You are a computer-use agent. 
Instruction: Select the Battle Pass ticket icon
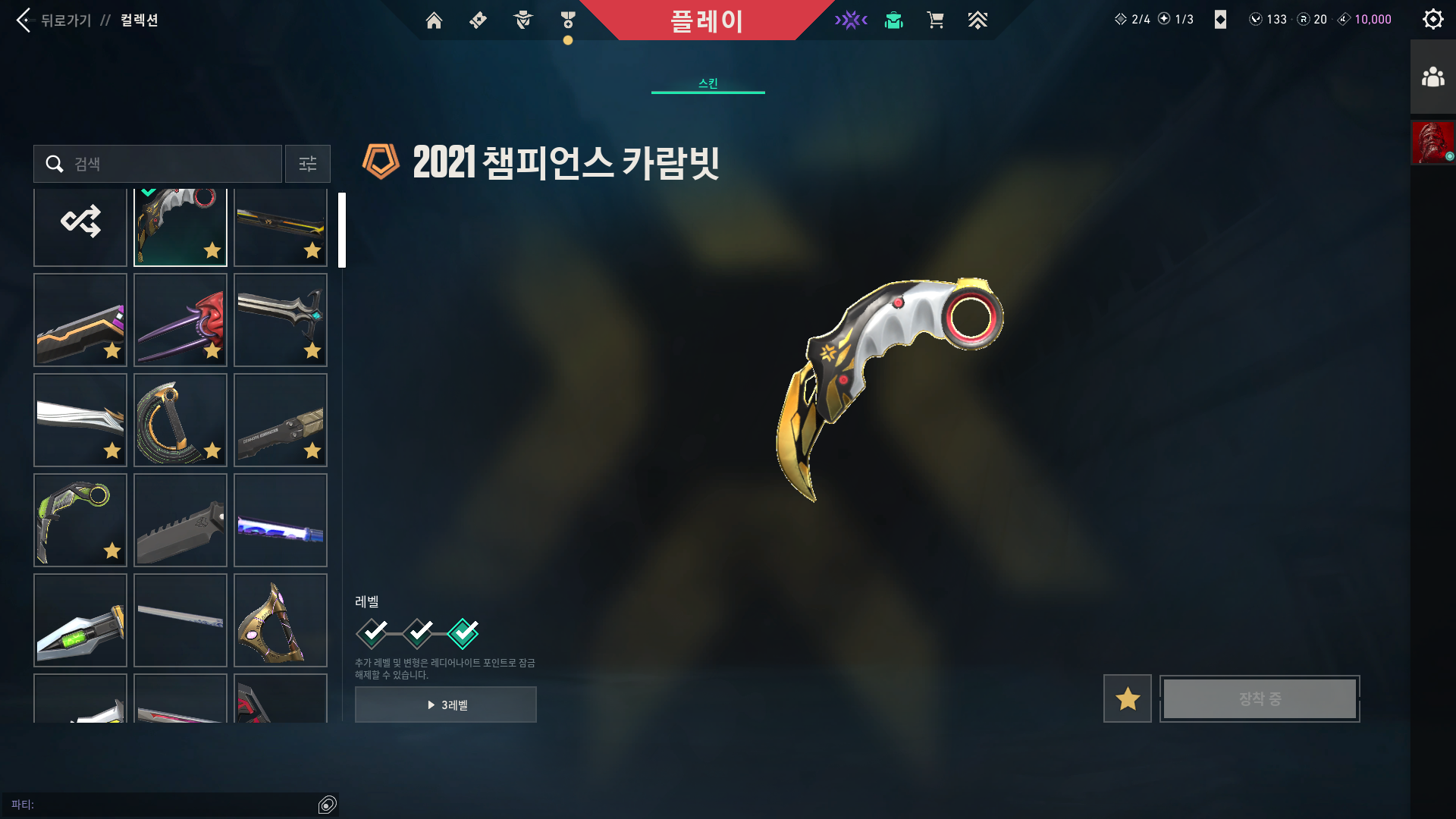477,20
